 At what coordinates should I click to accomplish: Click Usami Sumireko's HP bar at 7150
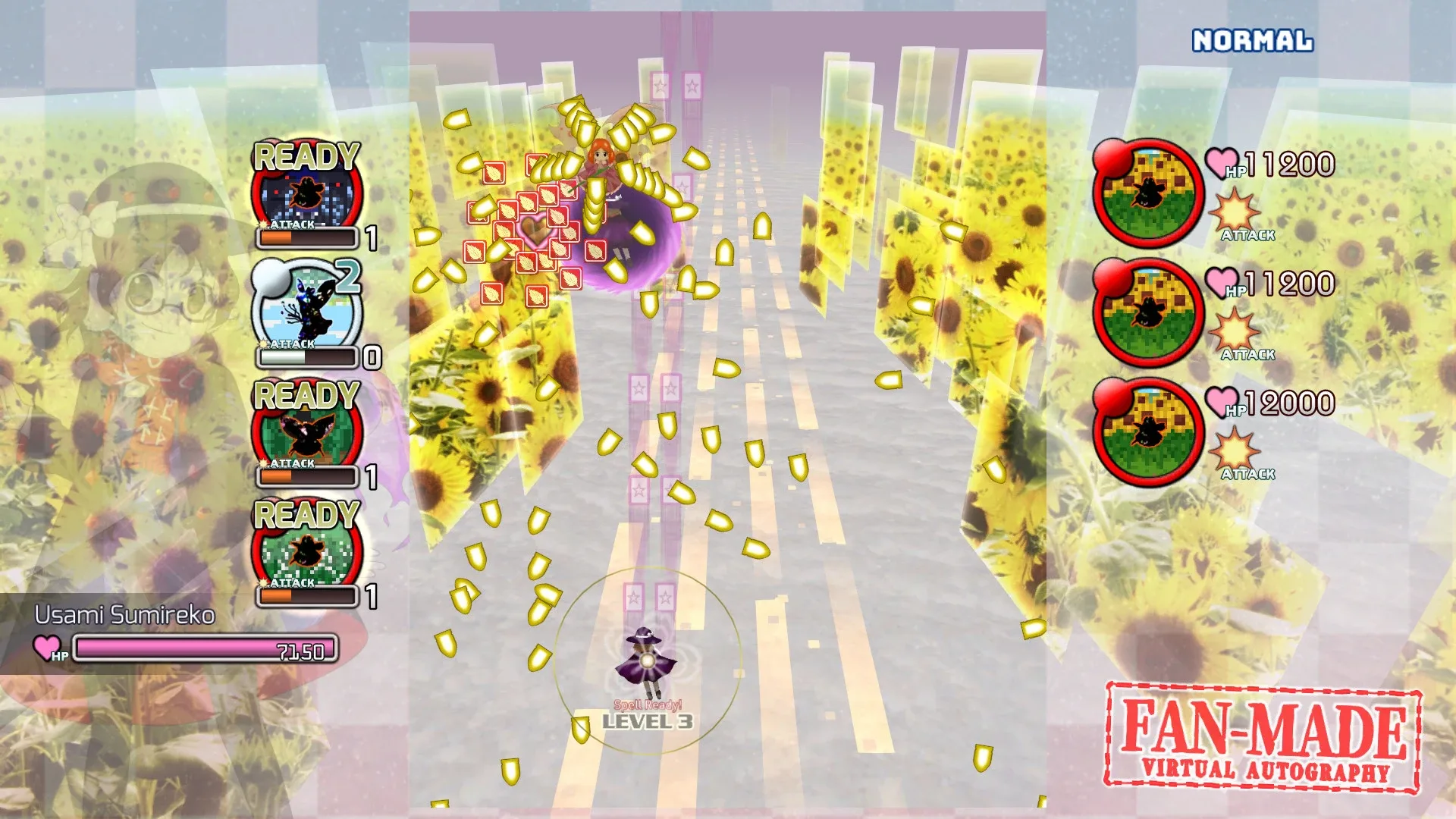(x=206, y=648)
